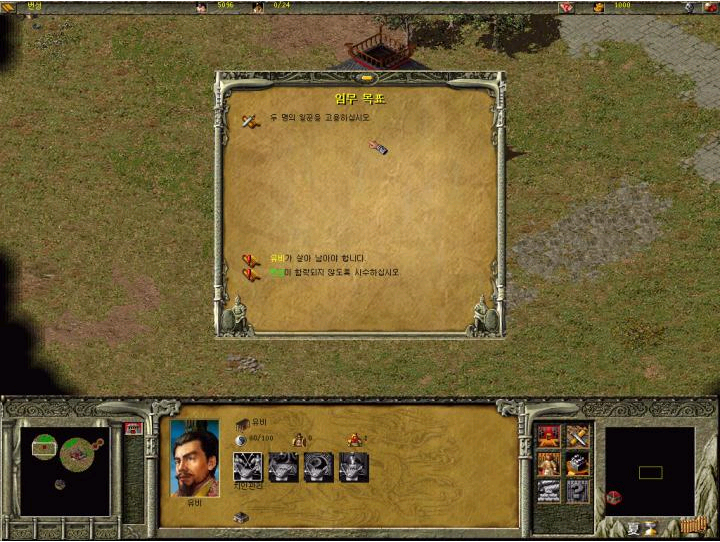Viewport: 720px width, 542px height.
Task: Click the hourglass icon below the minimap
Action: [649, 527]
